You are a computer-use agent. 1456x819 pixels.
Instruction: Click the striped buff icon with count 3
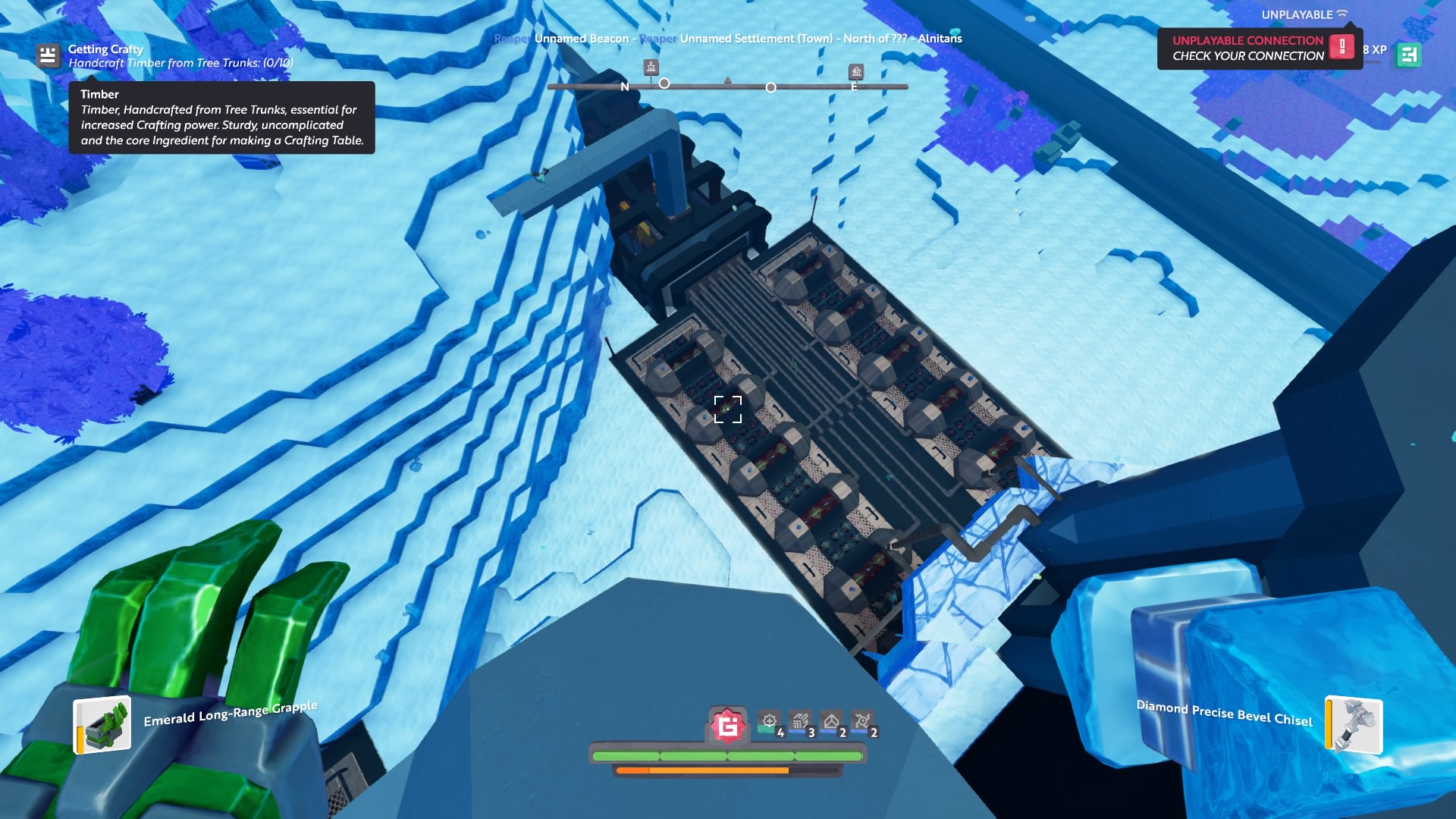click(801, 721)
